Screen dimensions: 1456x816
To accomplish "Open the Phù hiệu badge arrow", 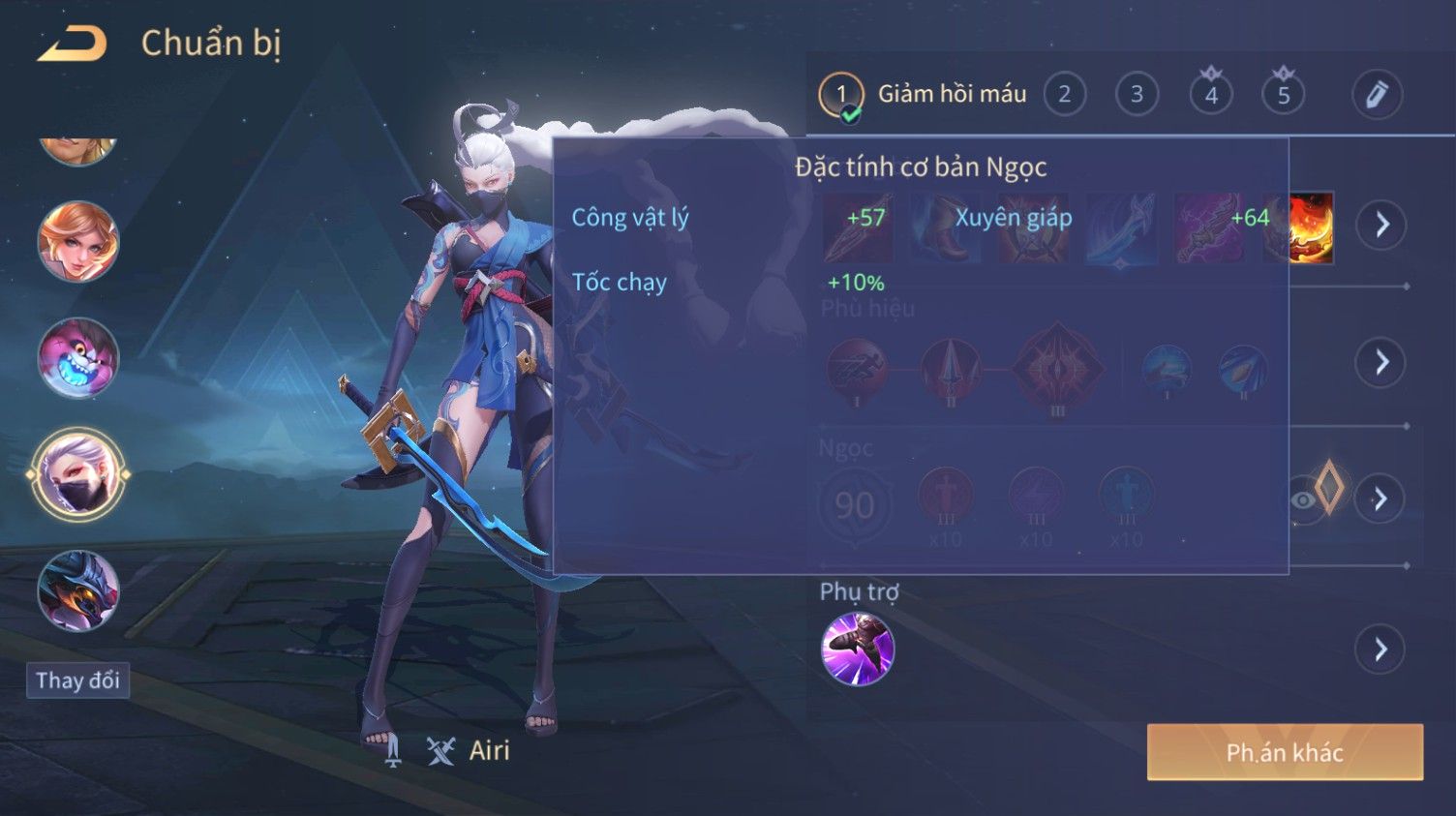I will (x=1381, y=362).
